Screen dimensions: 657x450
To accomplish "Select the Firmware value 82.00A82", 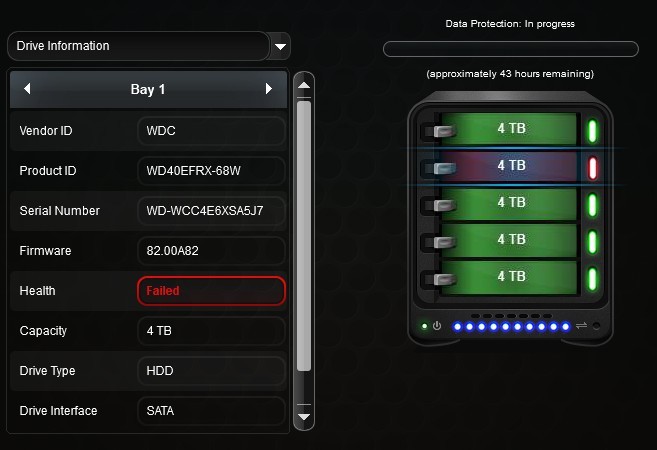I will [211, 251].
